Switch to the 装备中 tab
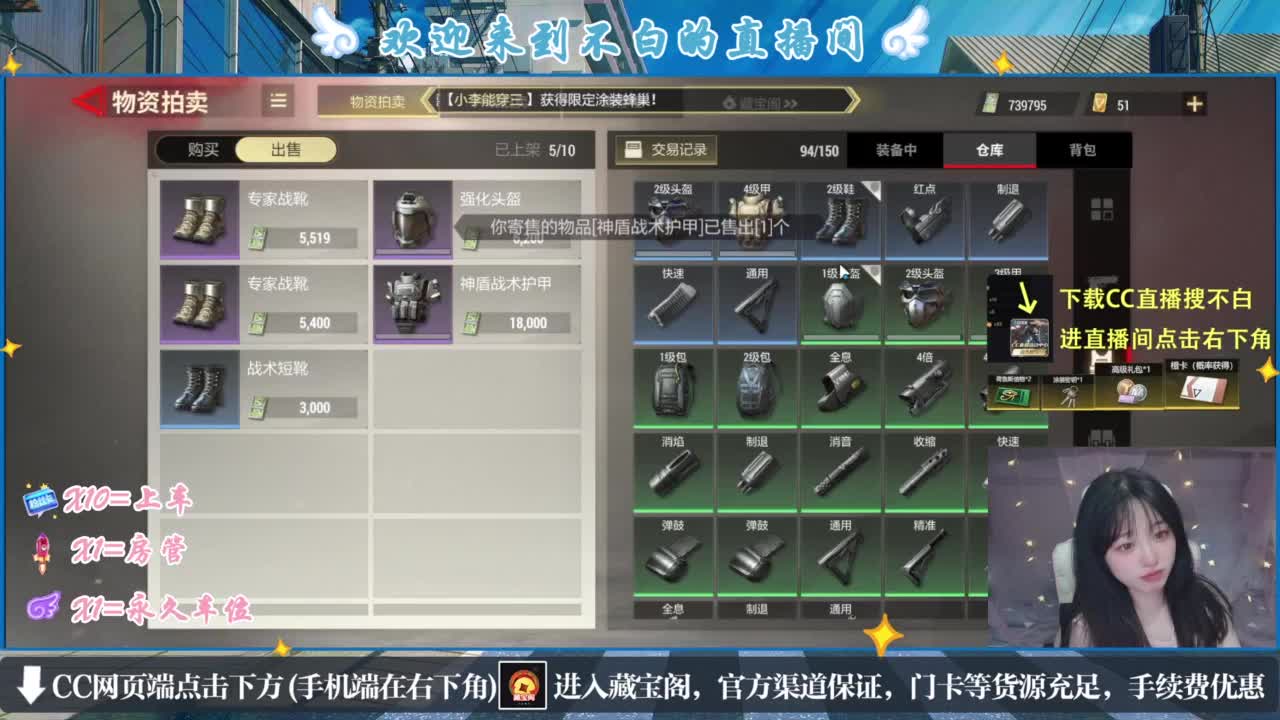Screen dimensions: 1280x720 click(896, 150)
